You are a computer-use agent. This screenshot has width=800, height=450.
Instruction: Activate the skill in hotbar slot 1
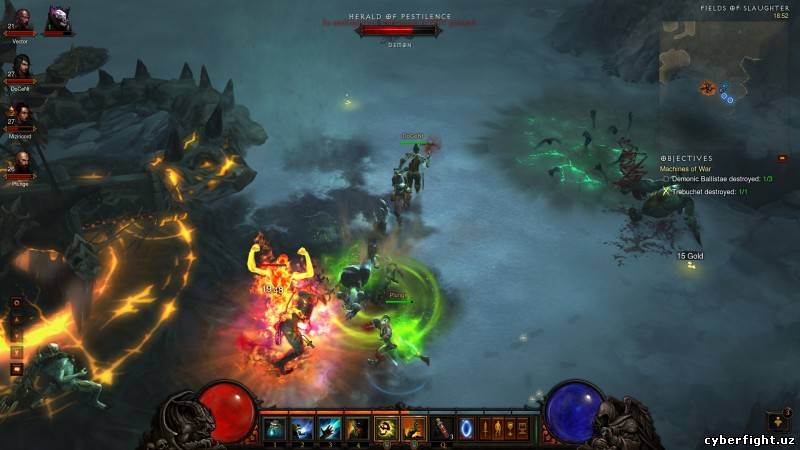pyautogui.click(x=275, y=429)
